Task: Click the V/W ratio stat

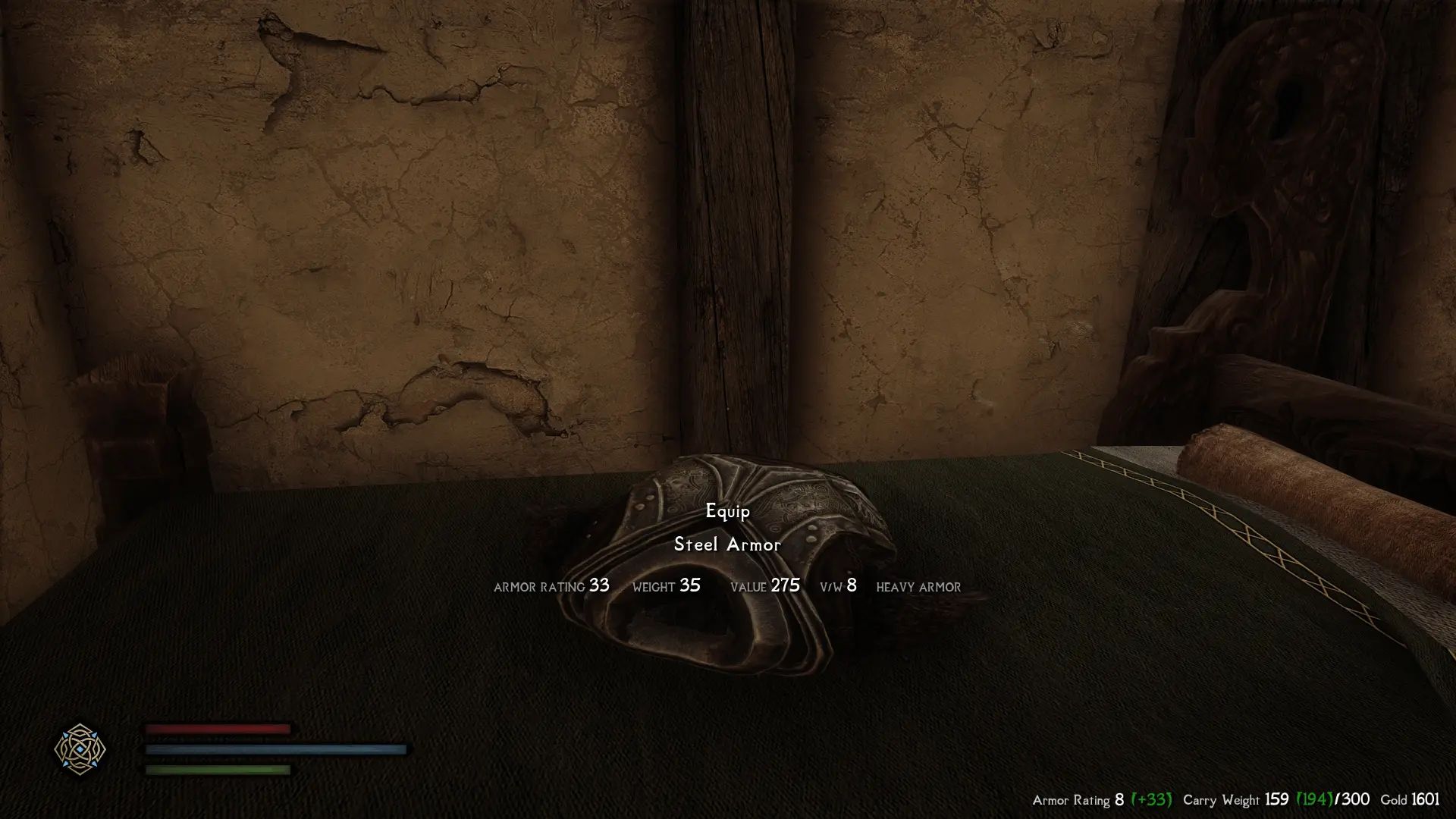Action: pos(837,585)
